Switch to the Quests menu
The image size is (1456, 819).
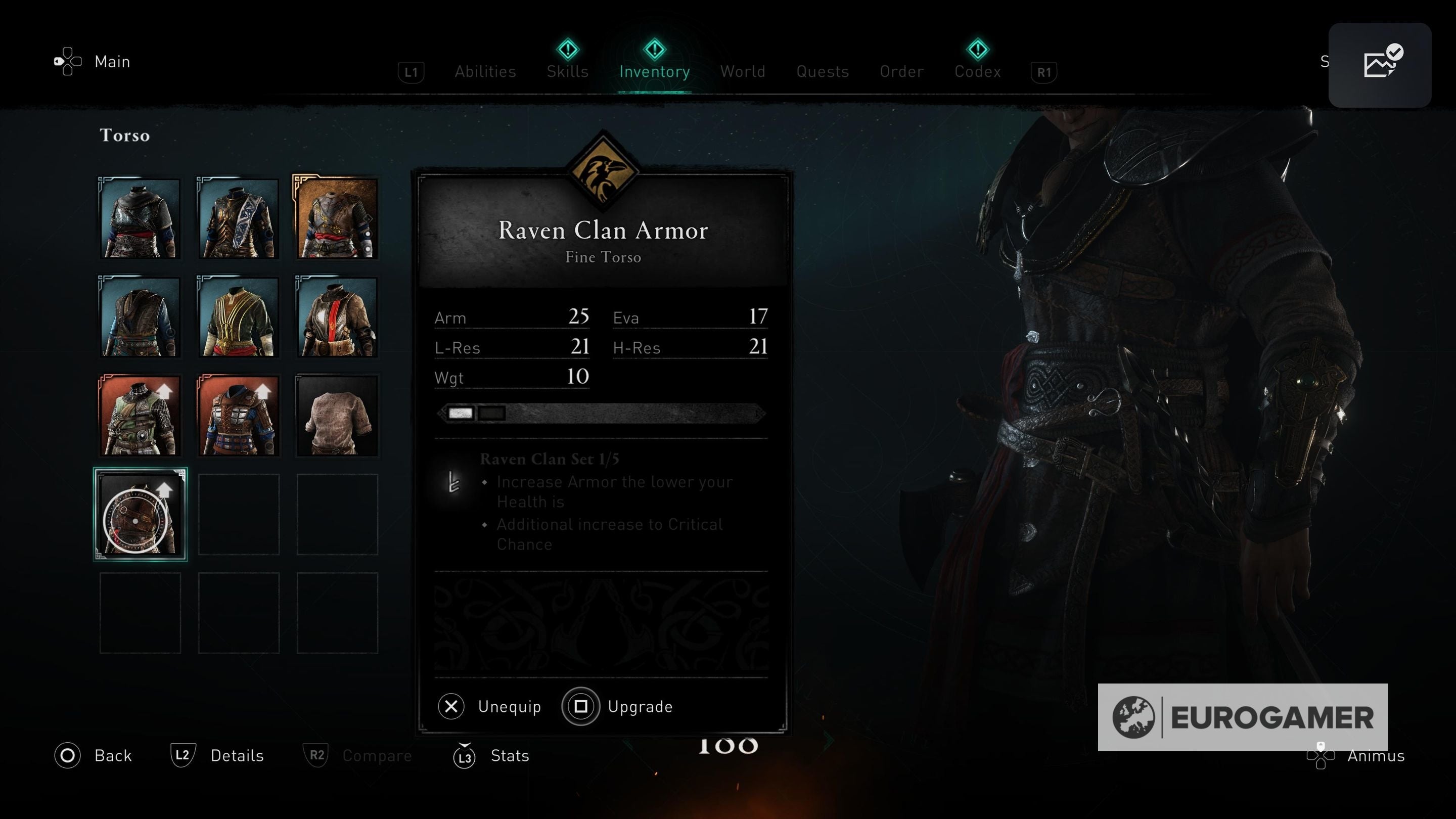[x=823, y=71]
